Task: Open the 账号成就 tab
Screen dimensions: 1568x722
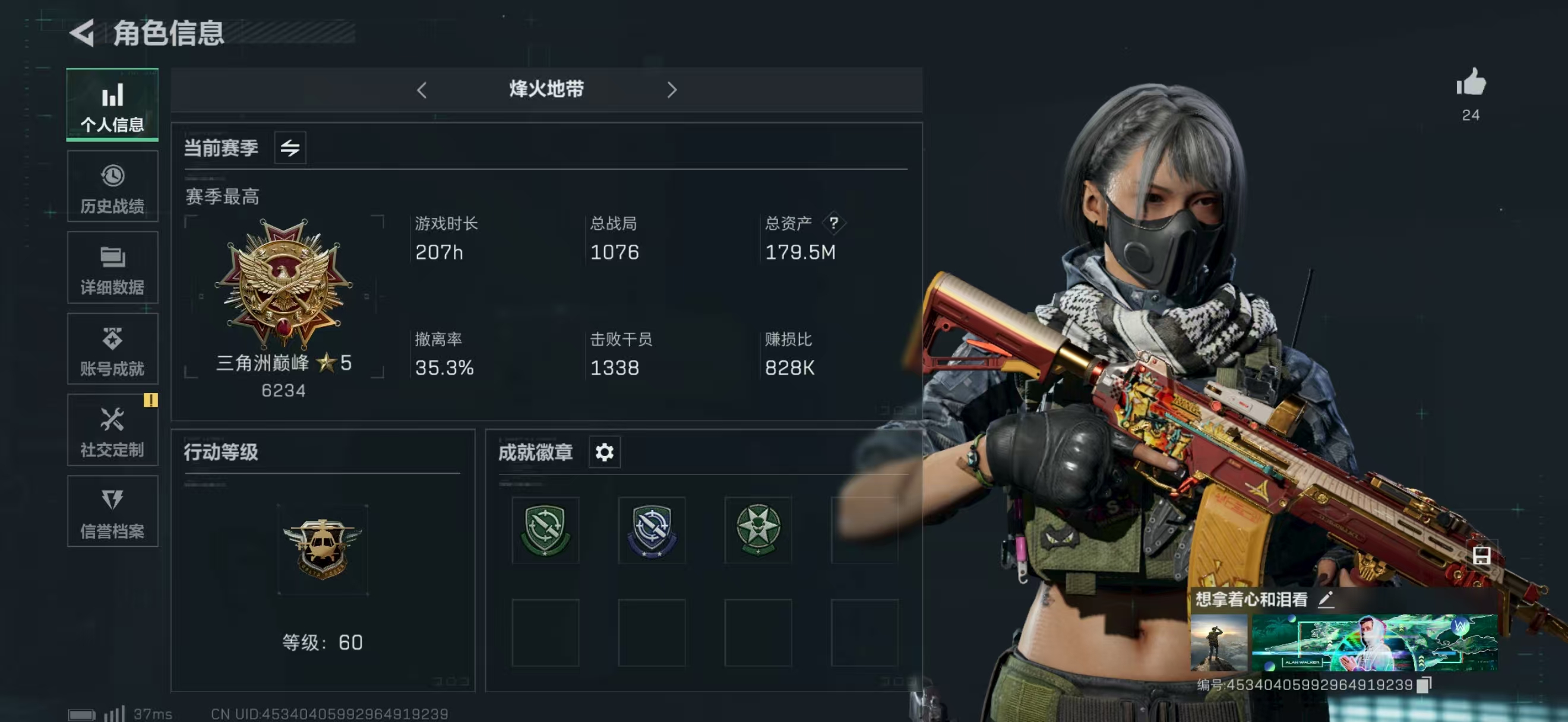Action: coord(113,349)
